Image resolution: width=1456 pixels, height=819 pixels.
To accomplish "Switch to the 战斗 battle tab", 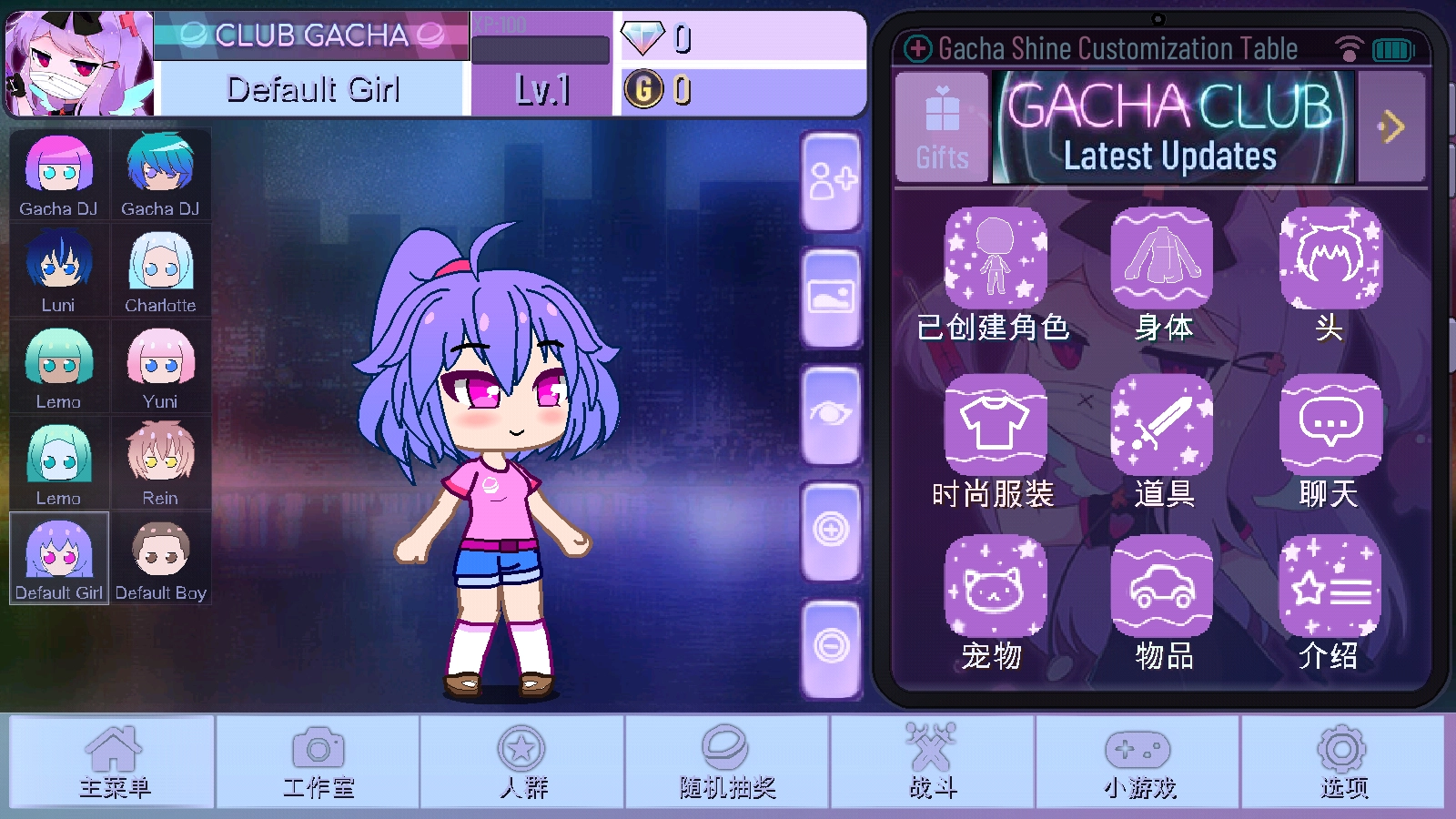I will pyautogui.click(x=933, y=762).
